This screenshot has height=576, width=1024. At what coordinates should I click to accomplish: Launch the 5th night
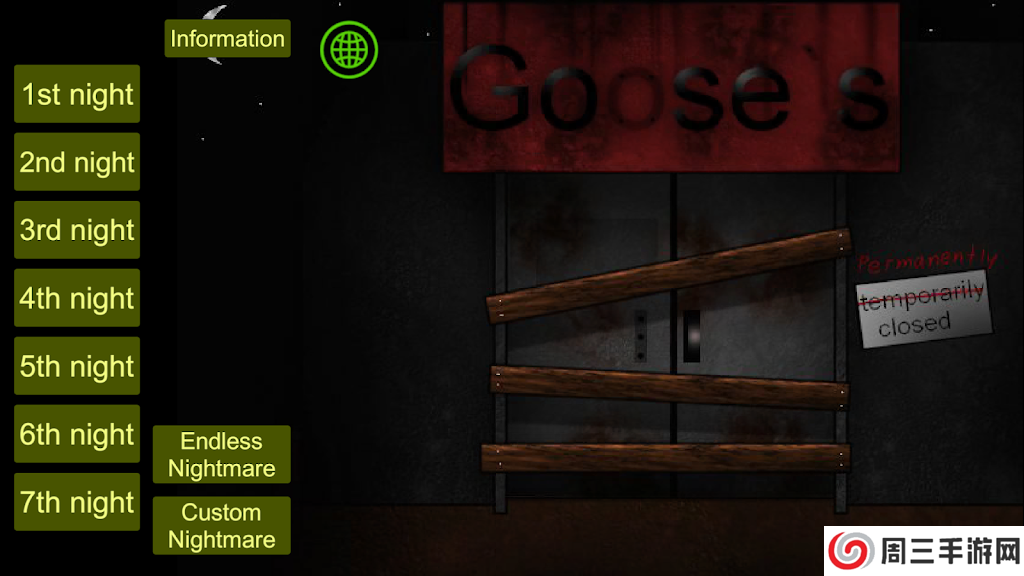pyautogui.click(x=77, y=366)
